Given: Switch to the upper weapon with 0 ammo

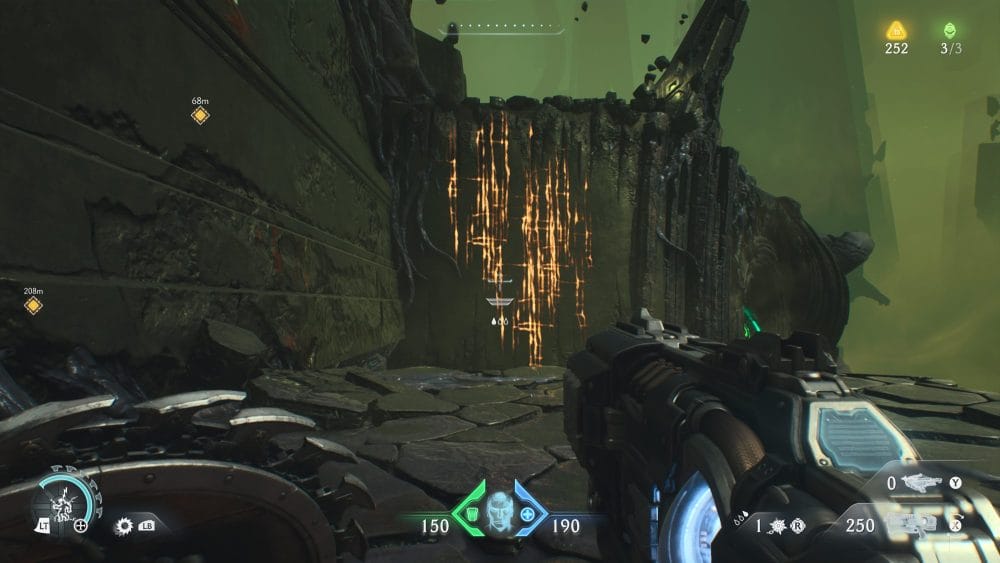Looking at the screenshot, I should [x=921, y=484].
